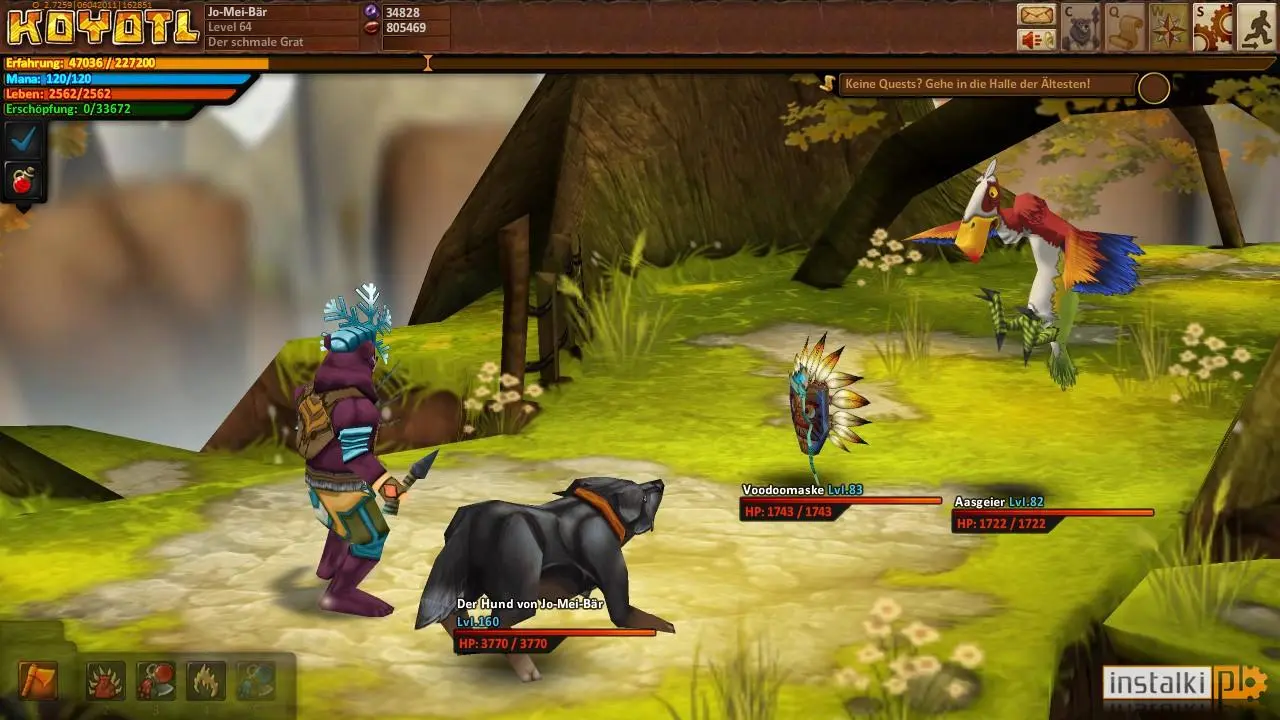Activate the pale flame skill
Viewport: 1280px width, 720px height.
click(x=206, y=681)
